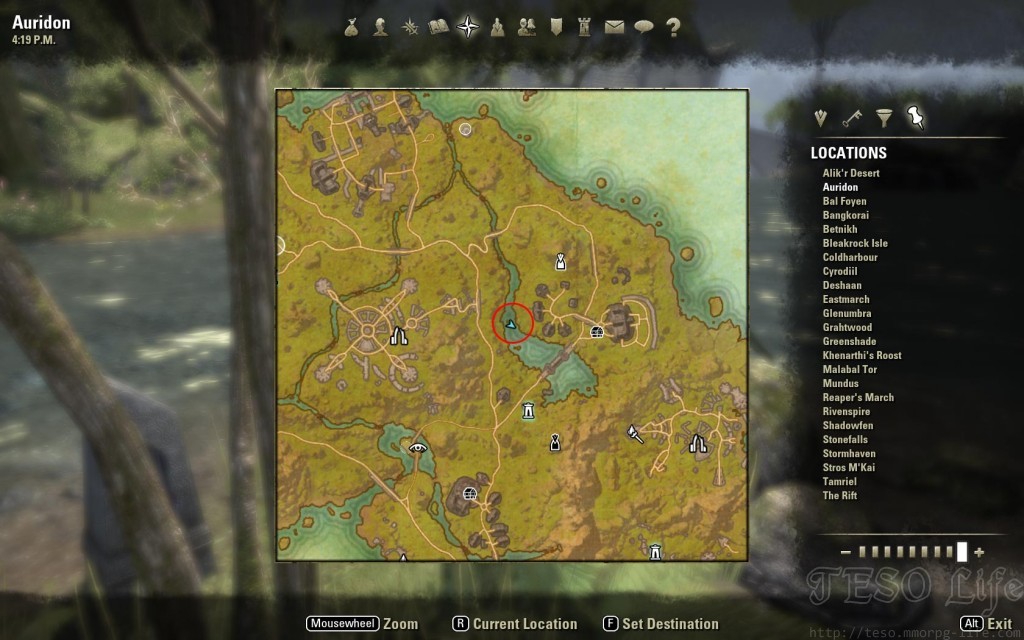1024x640 pixels.
Task: Click the eye landmark marker on map
Action: pos(418,447)
